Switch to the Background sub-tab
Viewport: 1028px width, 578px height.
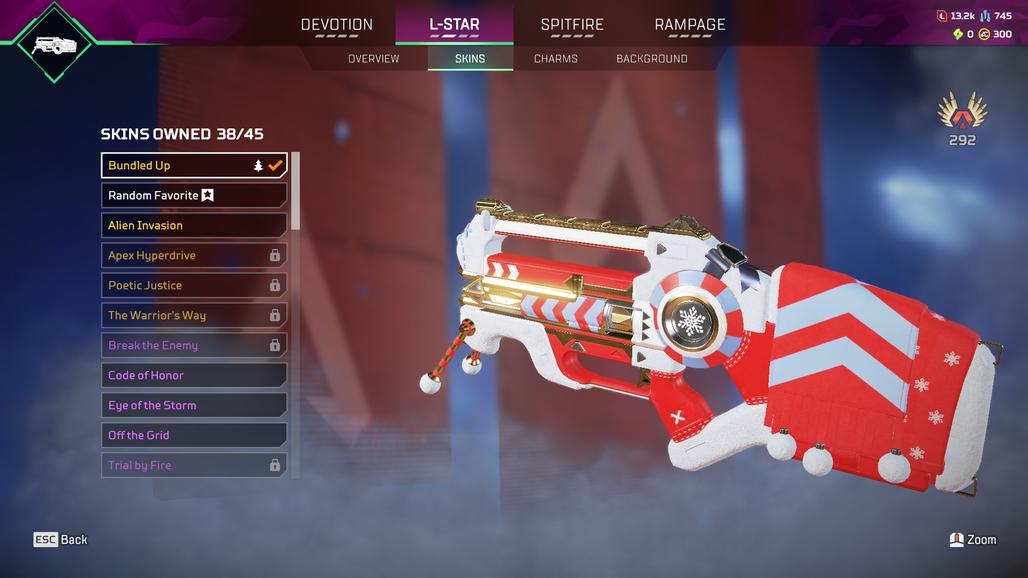(652, 59)
